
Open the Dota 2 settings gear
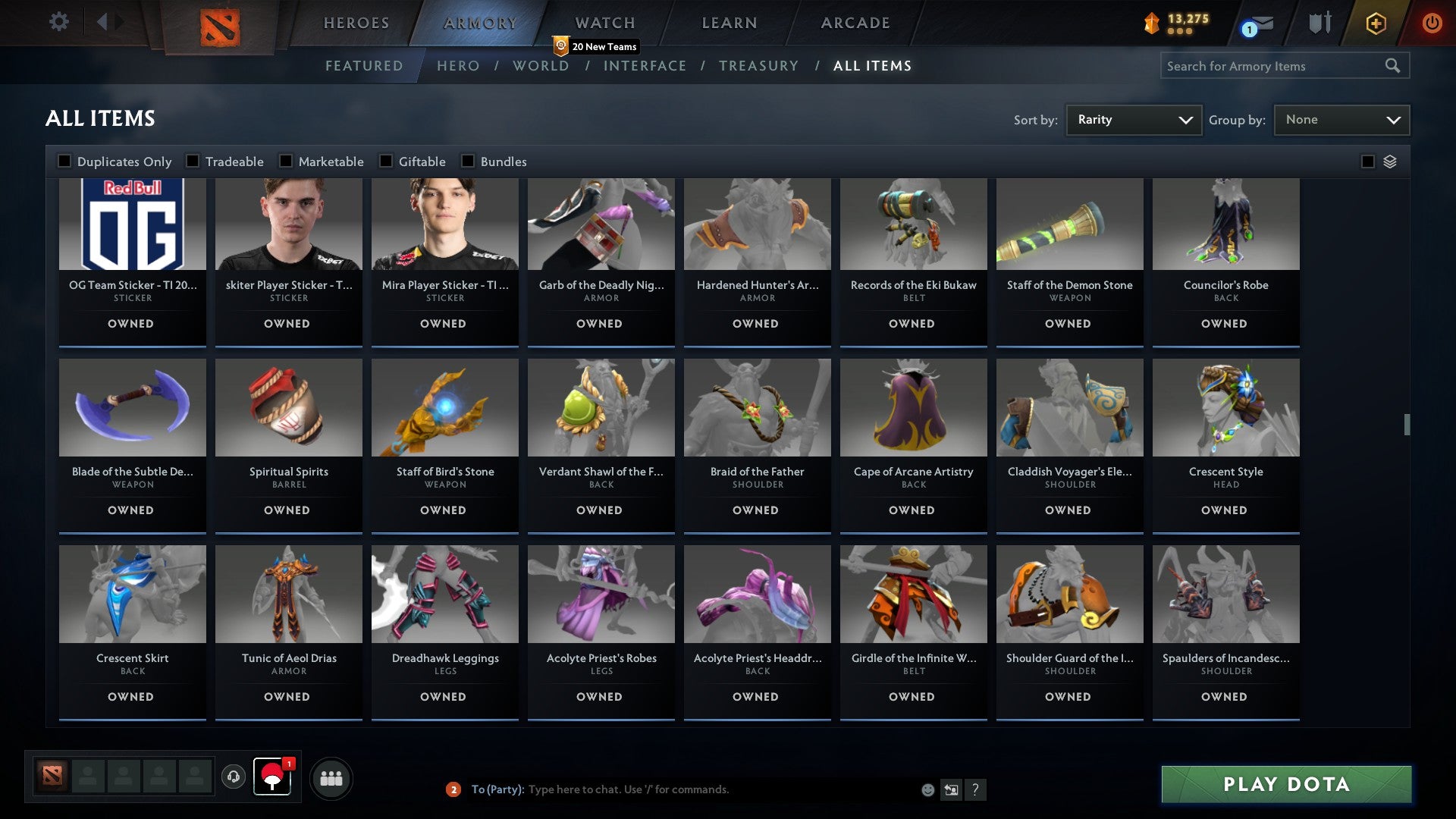click(59, 22)
